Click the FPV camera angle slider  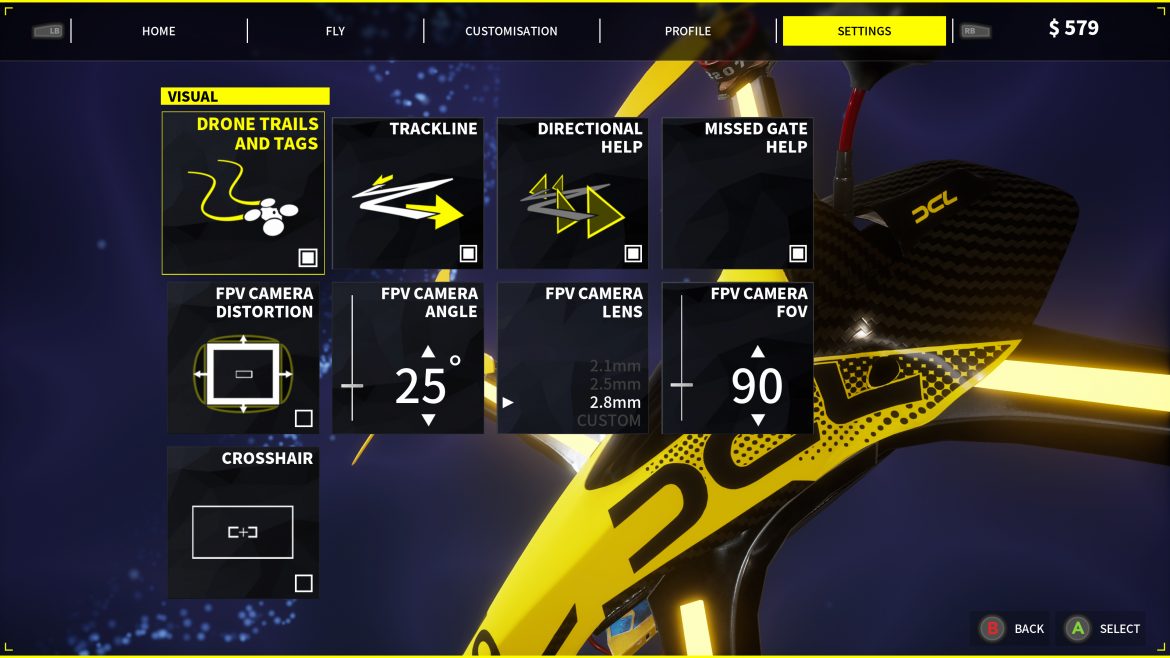click(x=352, y=385)
